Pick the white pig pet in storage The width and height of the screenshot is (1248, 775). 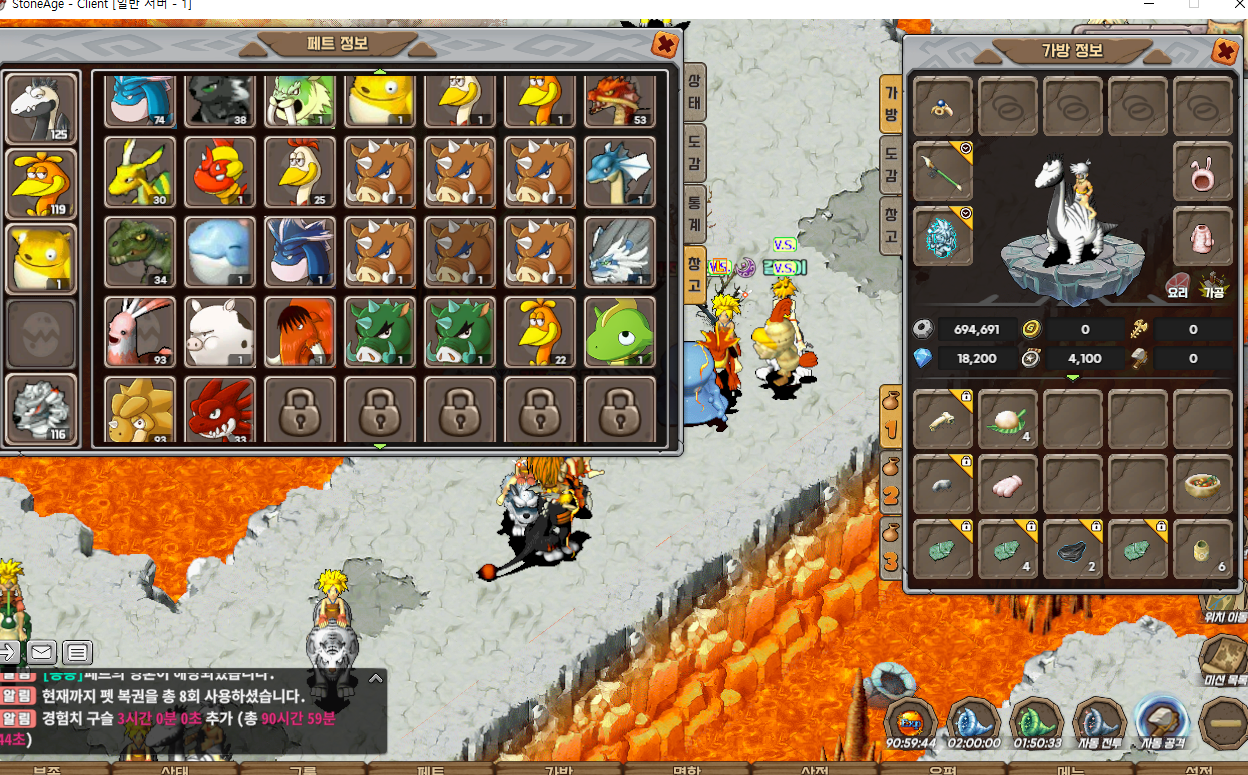tap(220, 331)
